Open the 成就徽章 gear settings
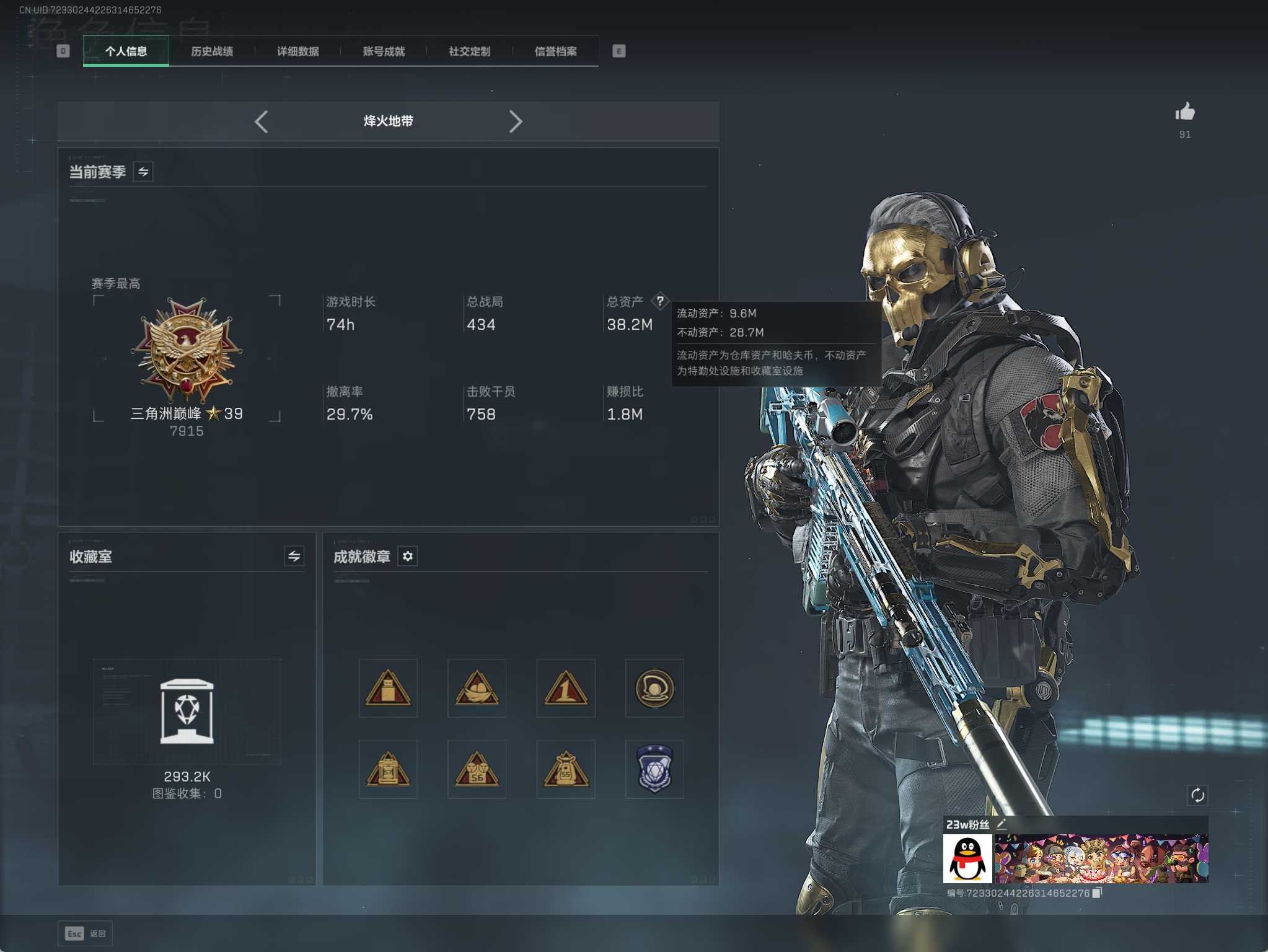Image resolution: width=1268 pixels, height=952 pixels. (407, 556)
